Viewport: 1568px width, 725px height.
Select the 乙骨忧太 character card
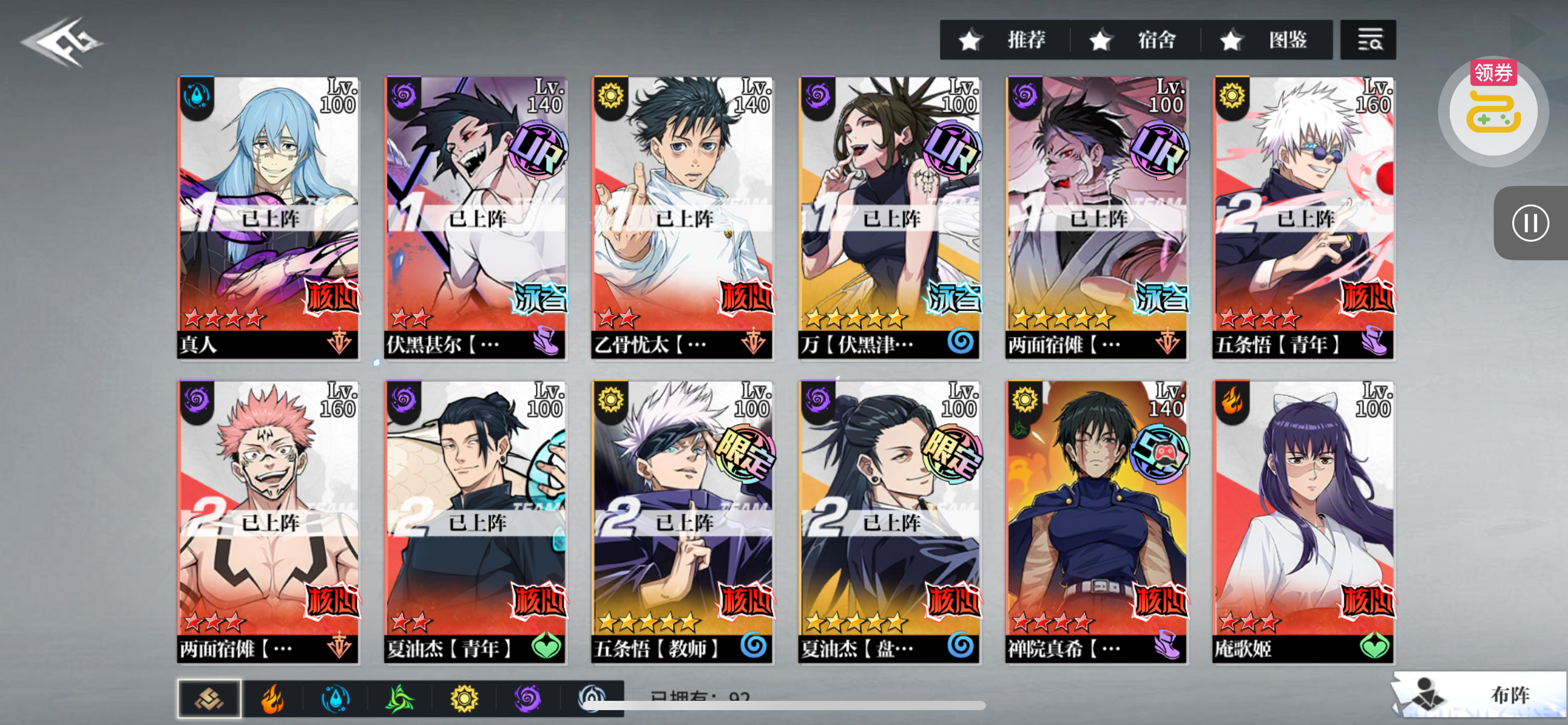[682, 217]
